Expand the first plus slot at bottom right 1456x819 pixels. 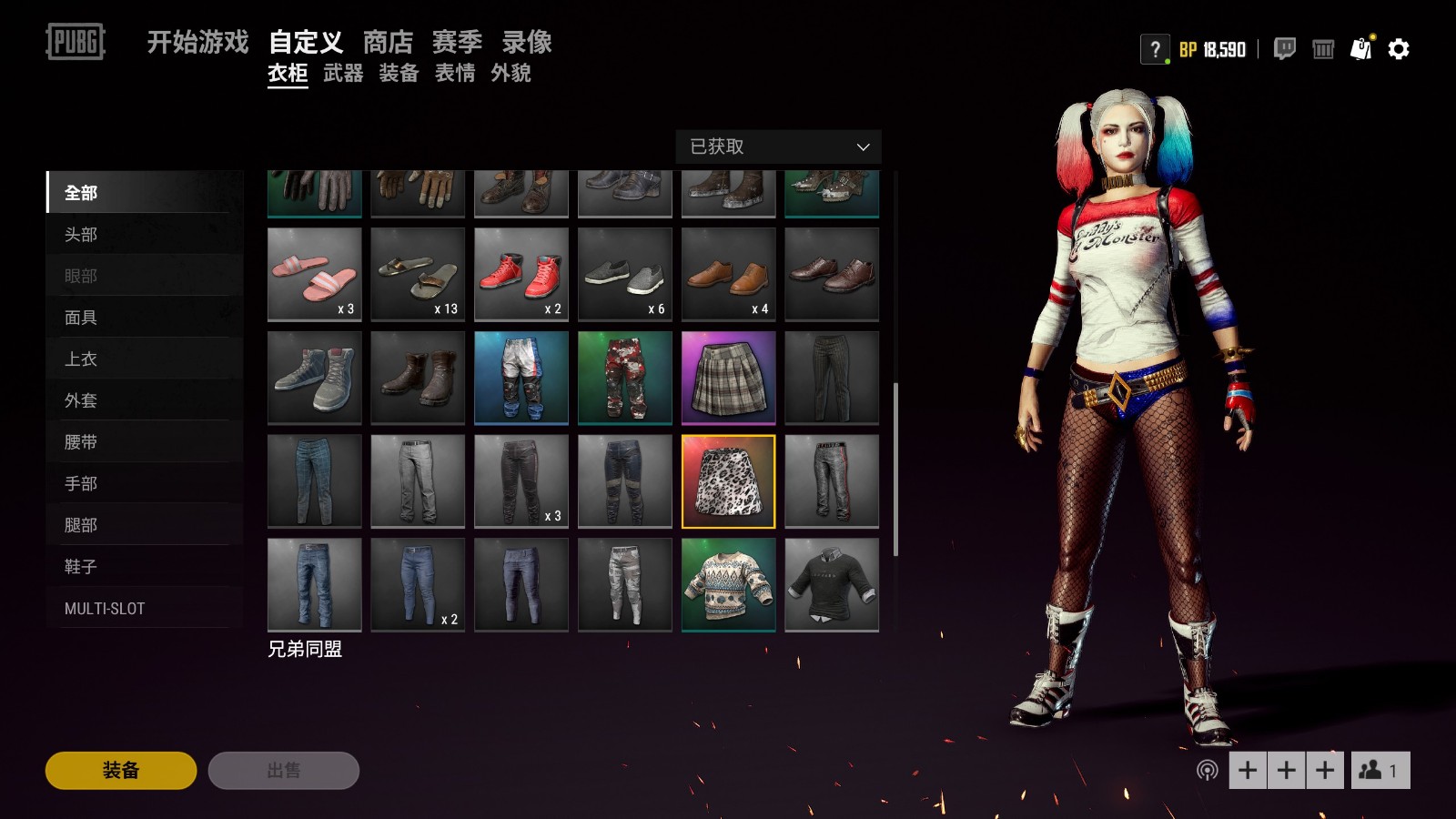pos(1247,769)
